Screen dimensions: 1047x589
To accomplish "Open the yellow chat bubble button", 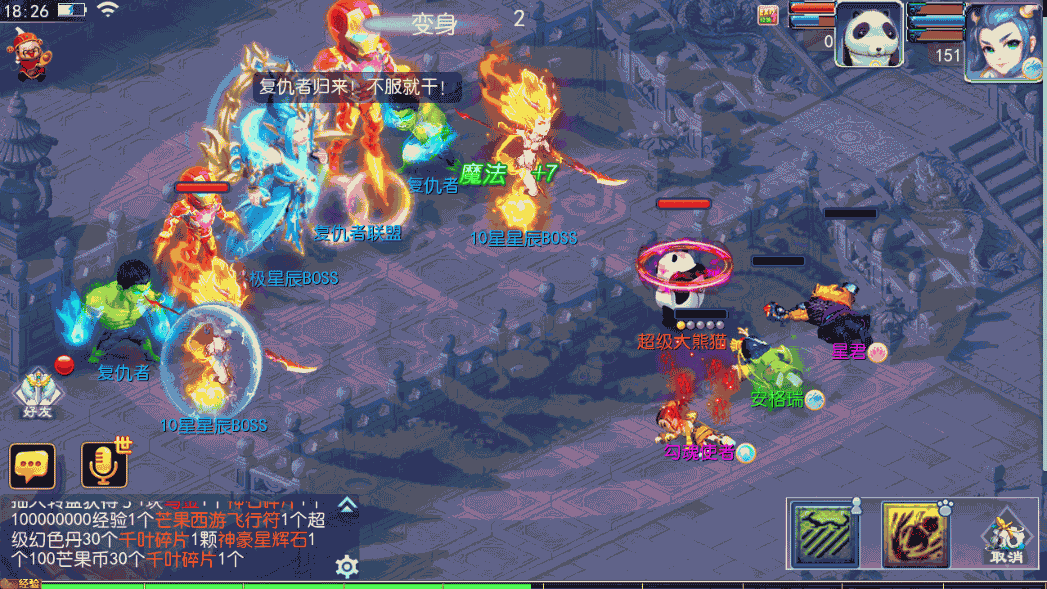I will tap(32, 466).
